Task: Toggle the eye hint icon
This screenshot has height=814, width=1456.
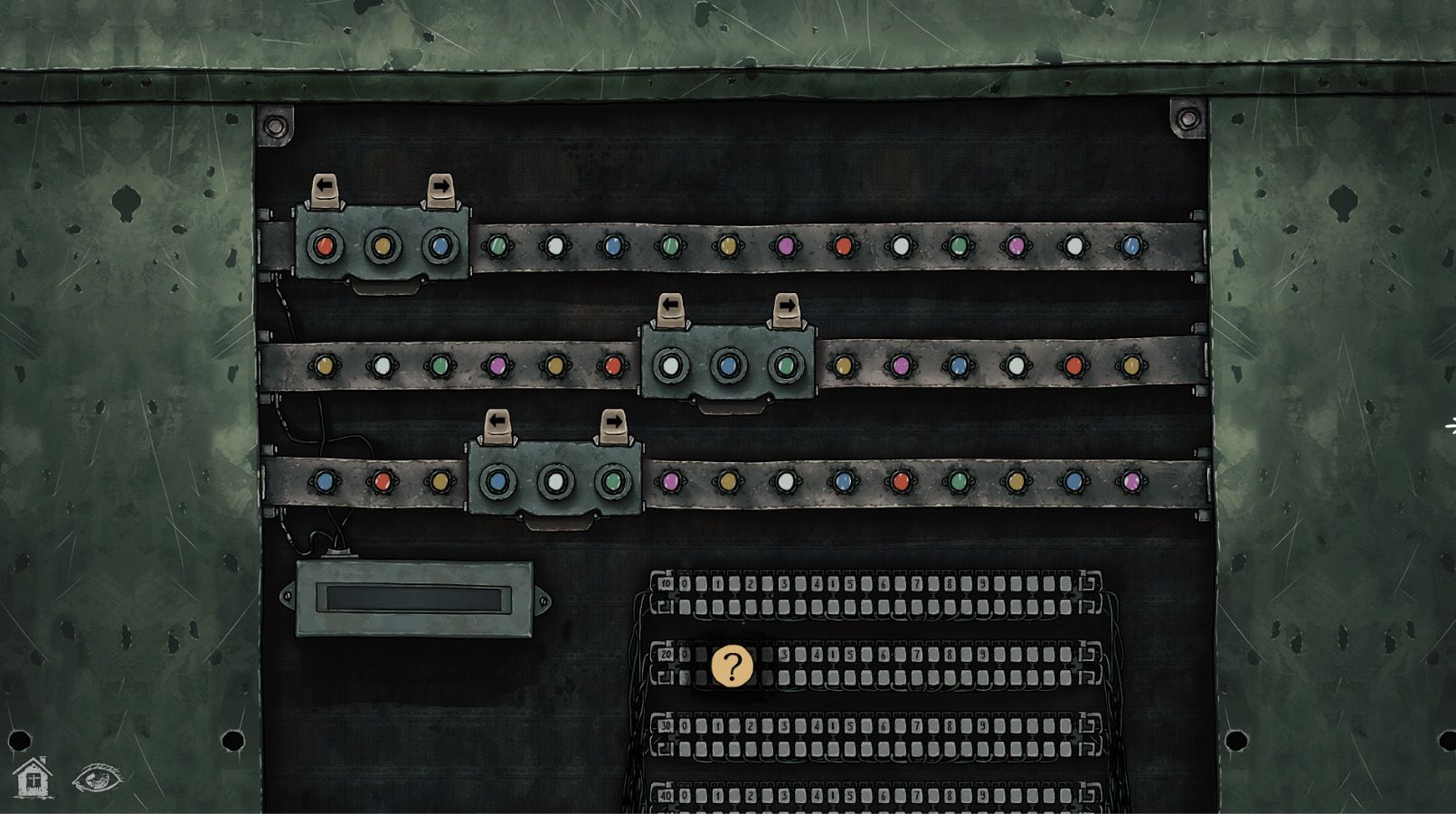Action: pos(98,778)
